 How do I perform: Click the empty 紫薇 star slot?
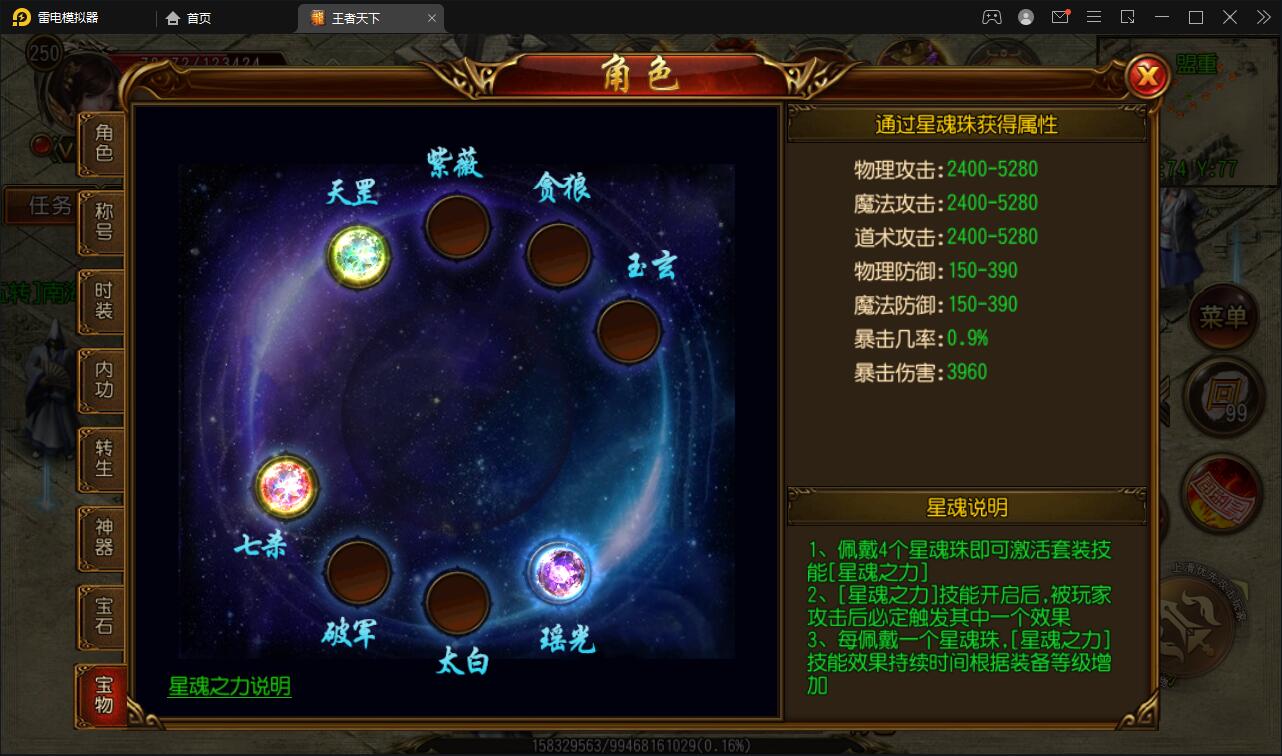456,225
